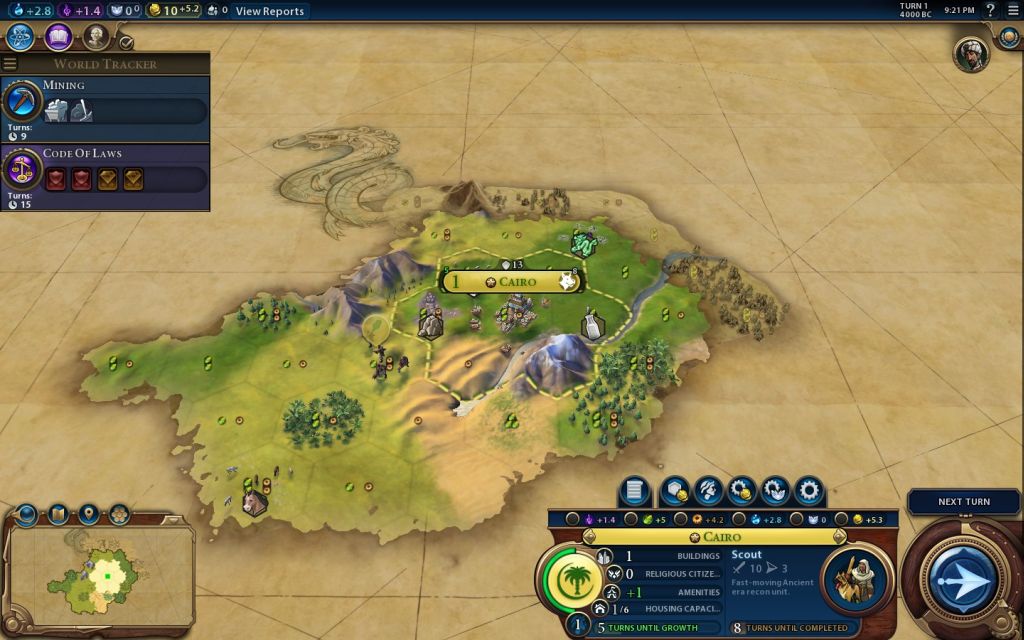1024x640 pixels.
Task: Click the World Tracker hamburger menu
Action: point(10,64)
